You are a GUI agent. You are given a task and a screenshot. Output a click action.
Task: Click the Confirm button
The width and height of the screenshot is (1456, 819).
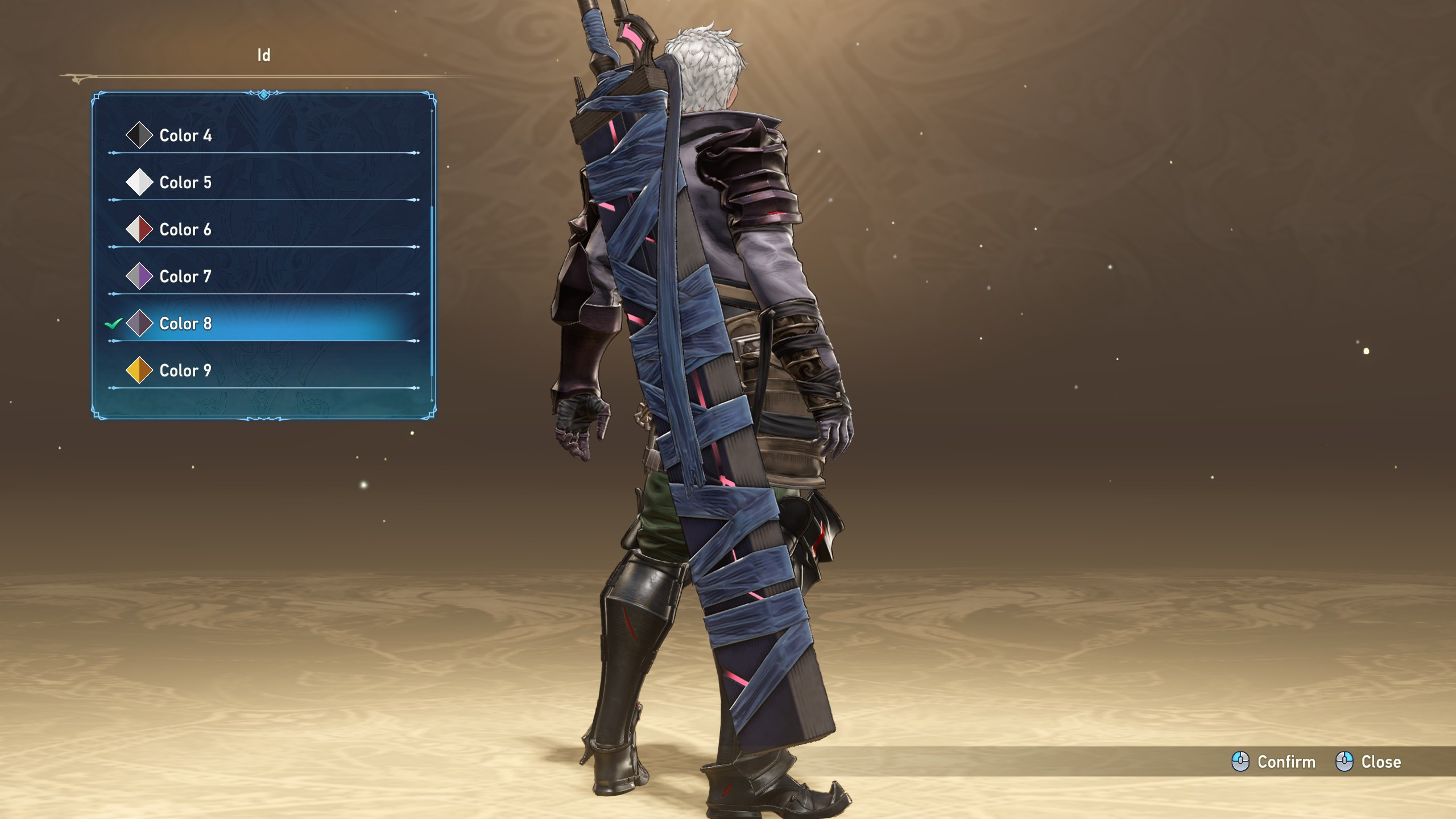[1274, 762]
